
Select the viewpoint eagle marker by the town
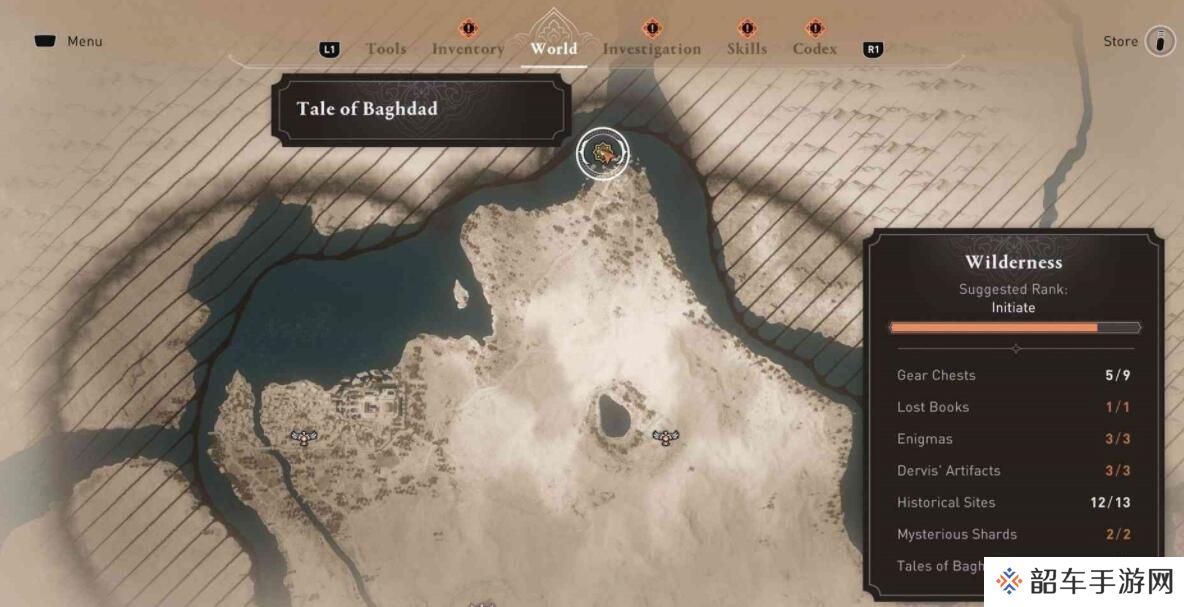pyautogui.click(x=302, y=436)
